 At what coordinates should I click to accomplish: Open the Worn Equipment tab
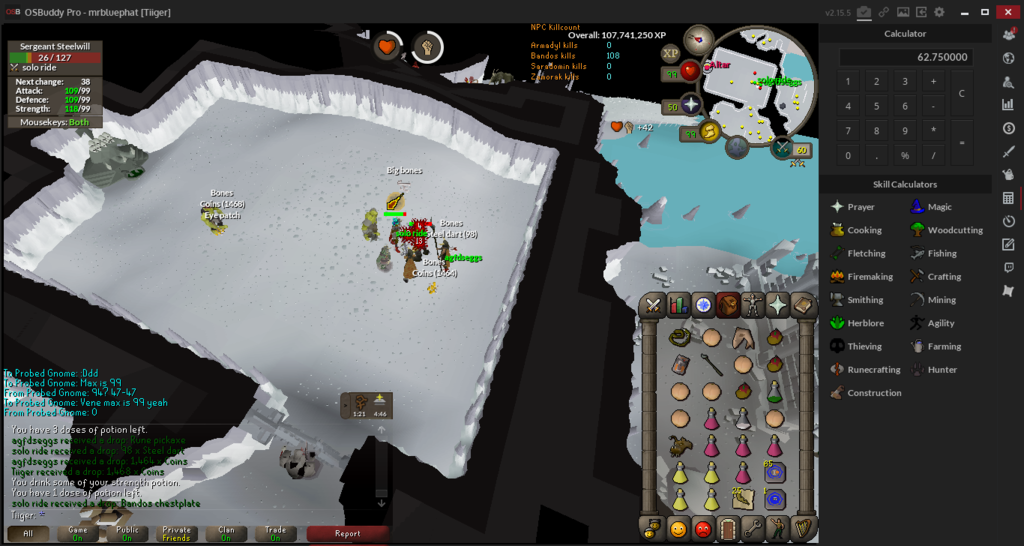pos(754,306)
